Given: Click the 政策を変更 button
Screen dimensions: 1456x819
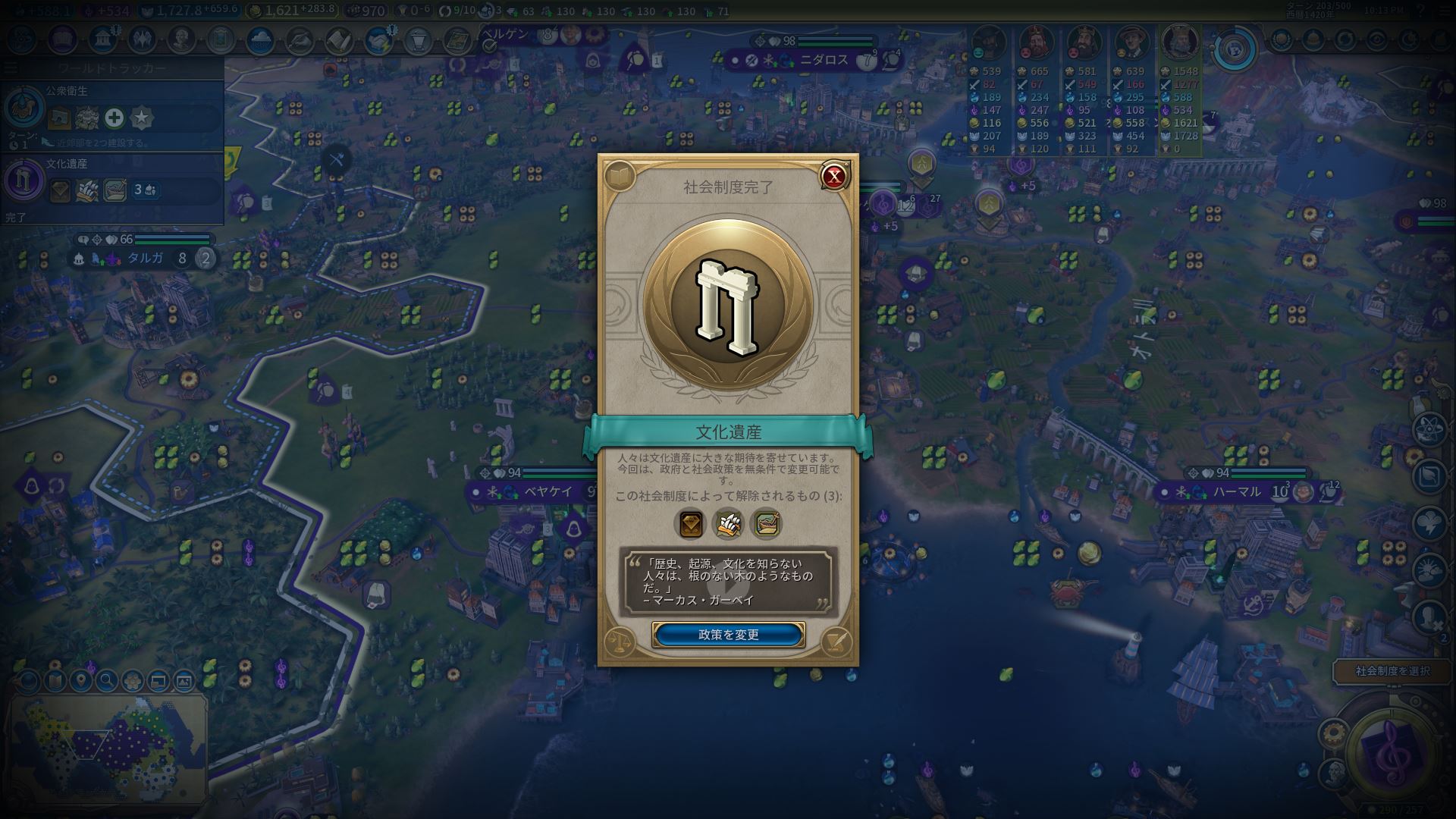Looking at the screenshot, I should tap(728, 635).
